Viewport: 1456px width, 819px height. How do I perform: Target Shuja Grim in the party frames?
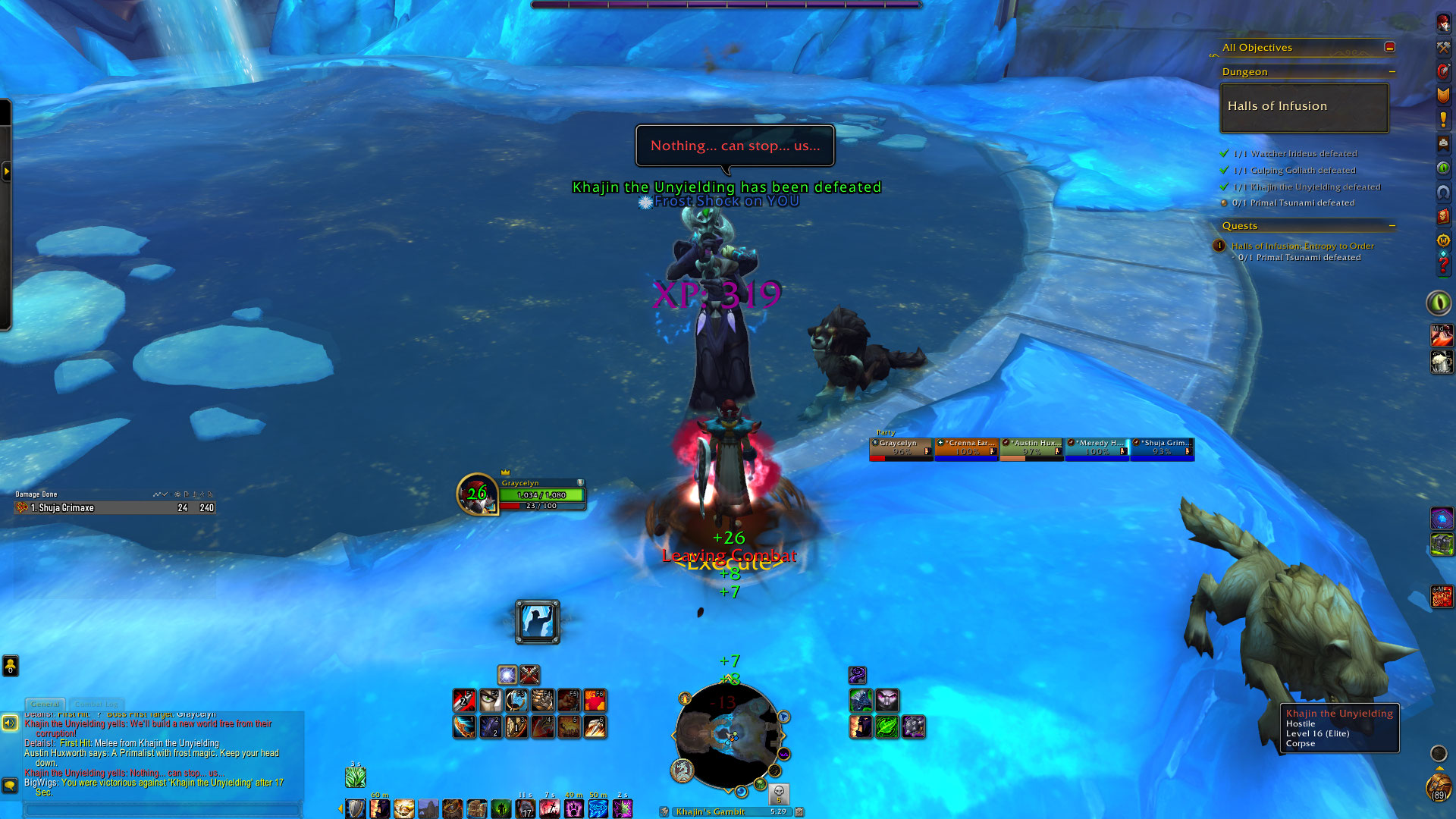click(x=1162, y=449)
